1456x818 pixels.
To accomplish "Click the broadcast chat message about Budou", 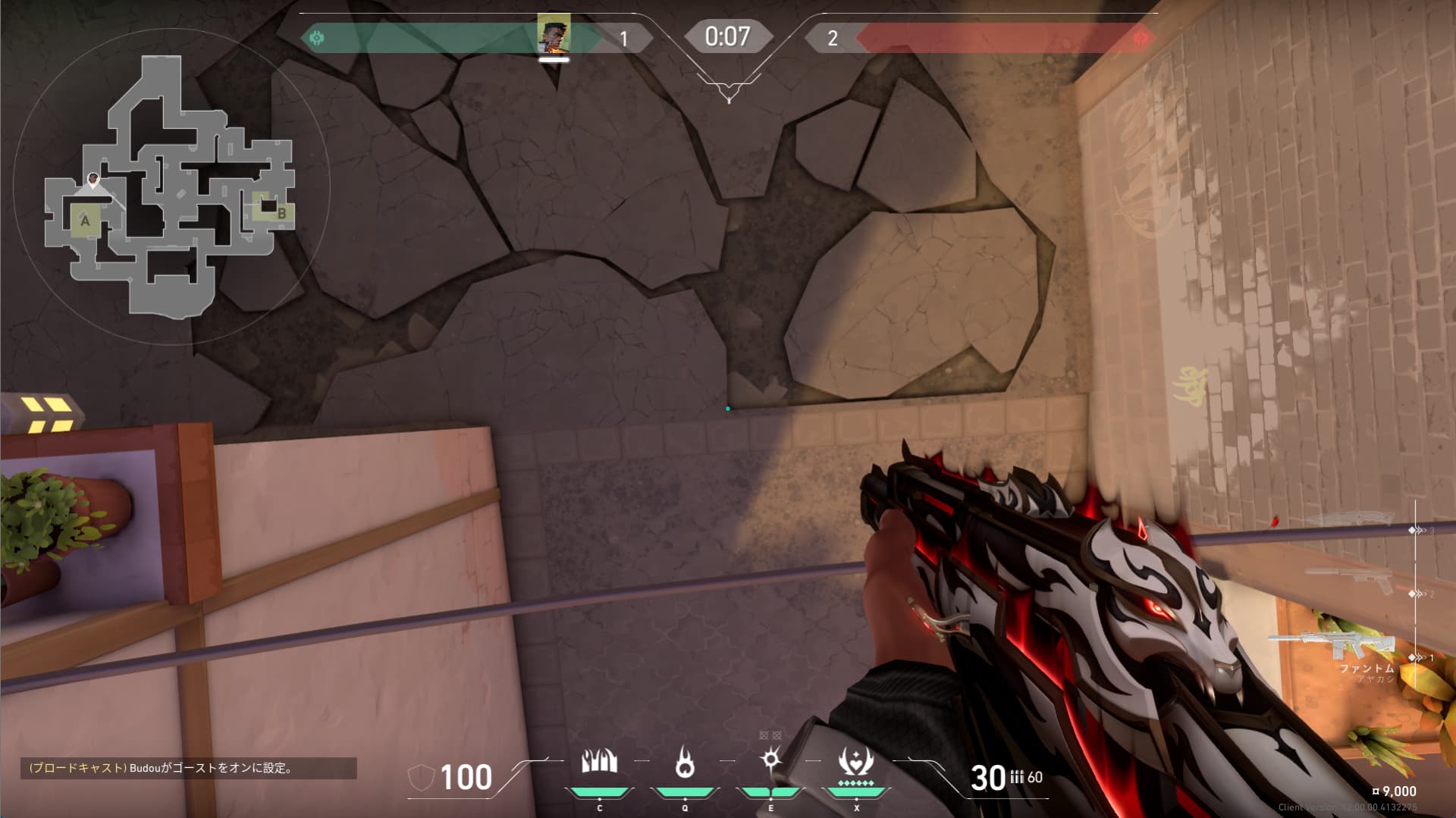I will tap(188, 768).
